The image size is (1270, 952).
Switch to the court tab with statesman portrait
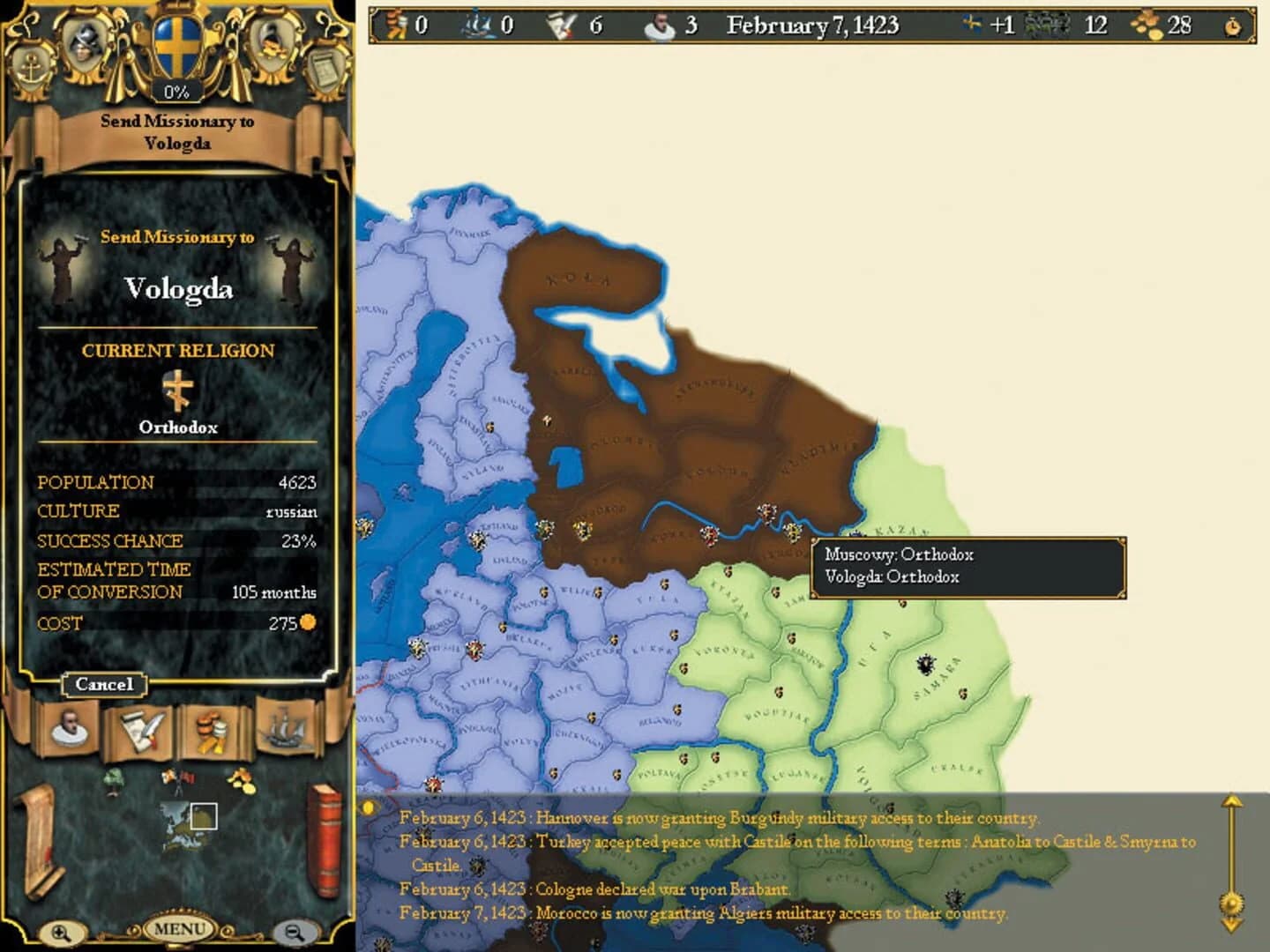coord(69,728)
